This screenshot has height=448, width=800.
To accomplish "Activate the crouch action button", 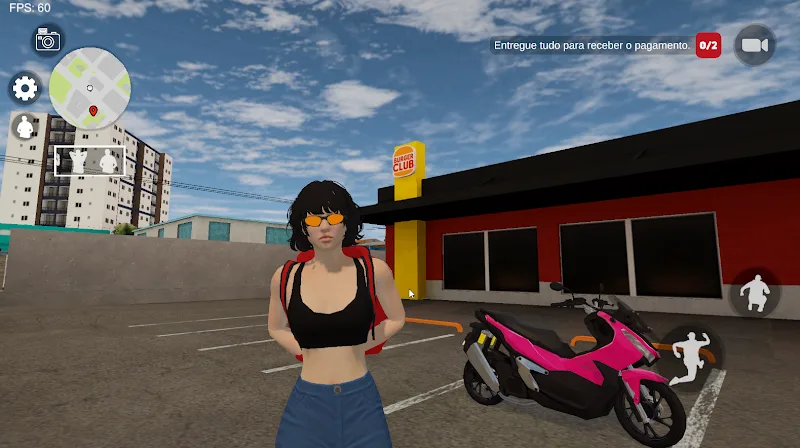I will pos(754,293).
